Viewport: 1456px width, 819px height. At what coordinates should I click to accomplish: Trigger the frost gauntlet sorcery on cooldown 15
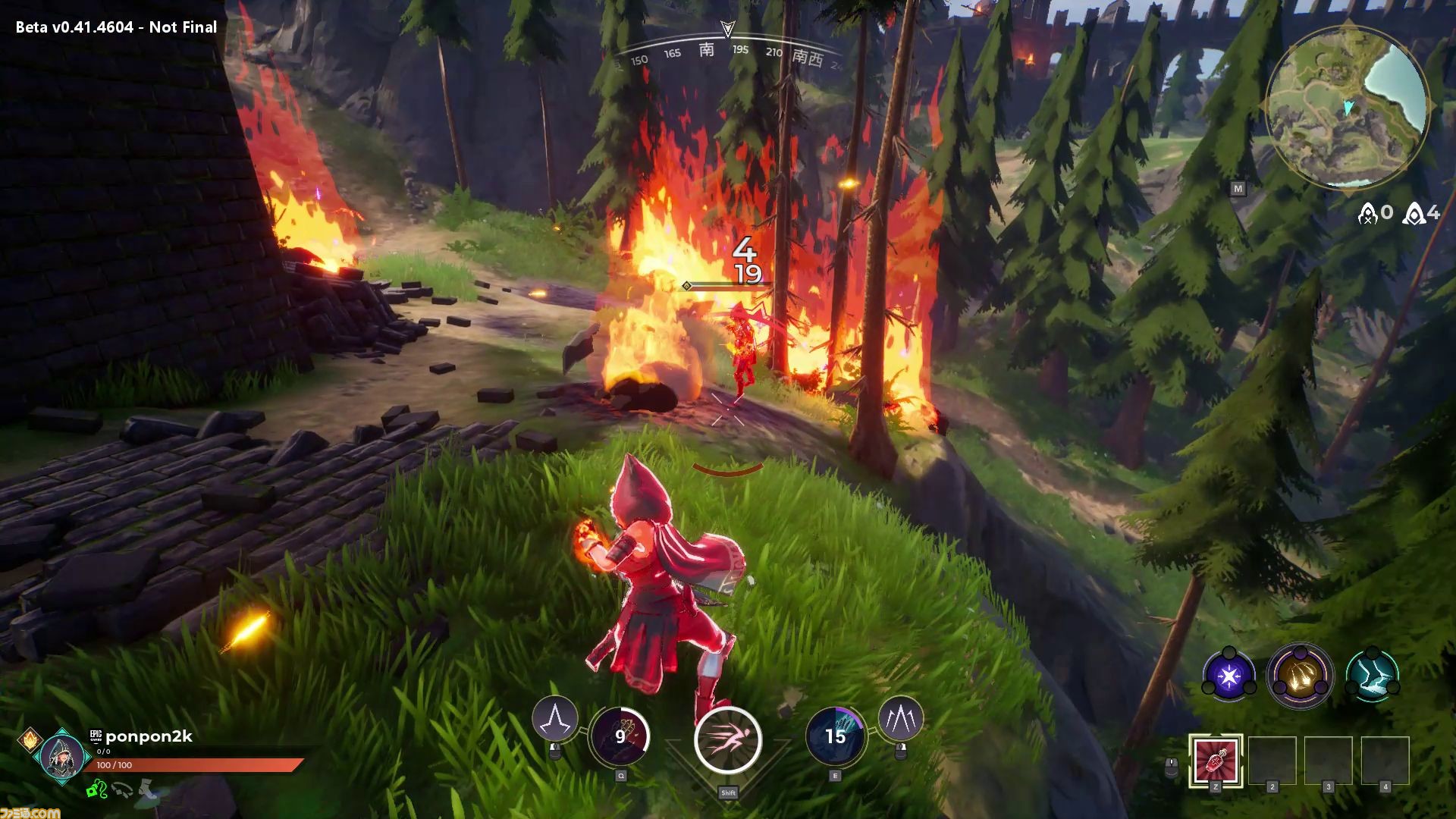tap(835, 736)
